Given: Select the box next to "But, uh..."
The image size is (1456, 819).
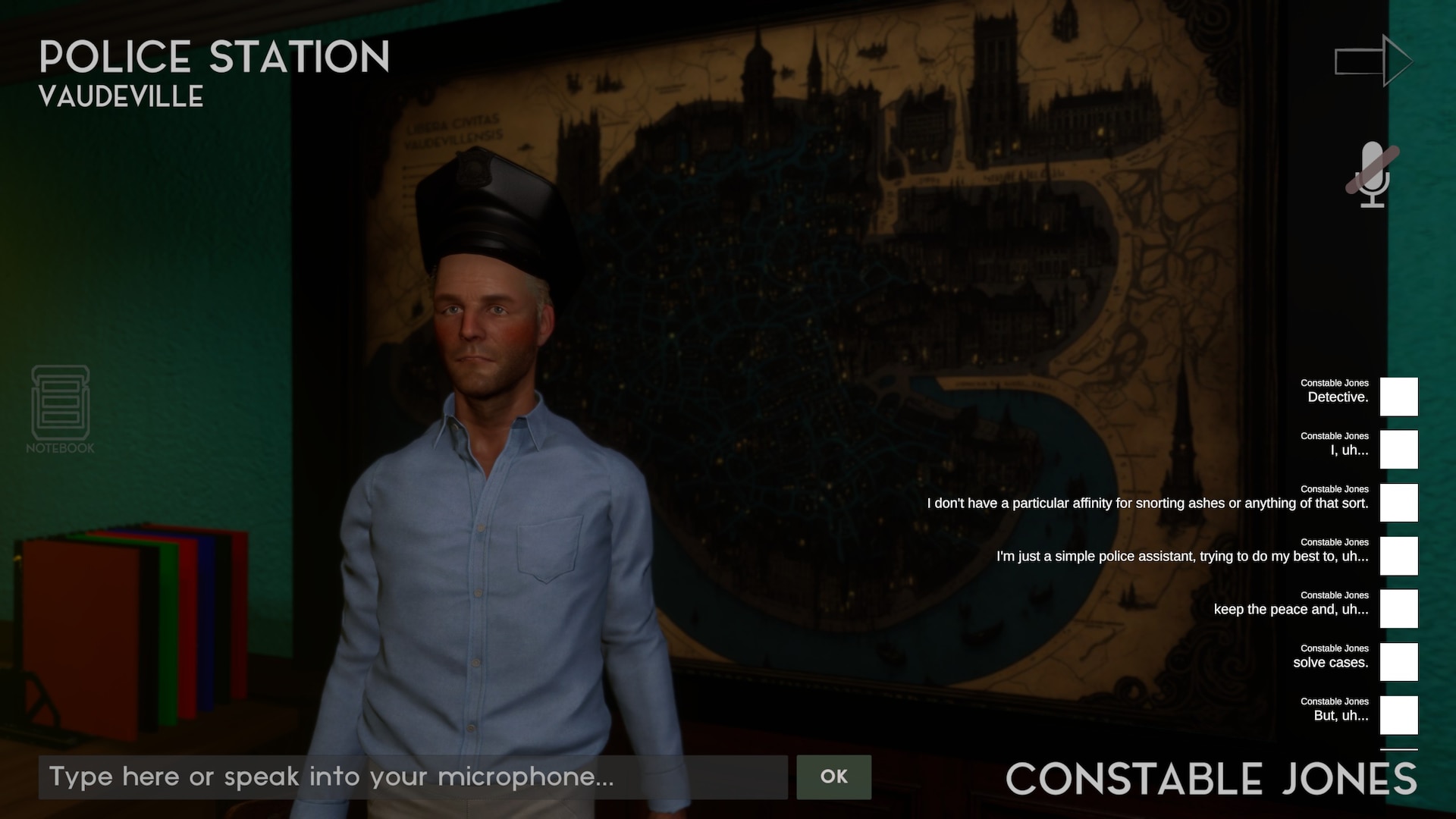Looking at the screenshot, I should tap(1398, 715).
